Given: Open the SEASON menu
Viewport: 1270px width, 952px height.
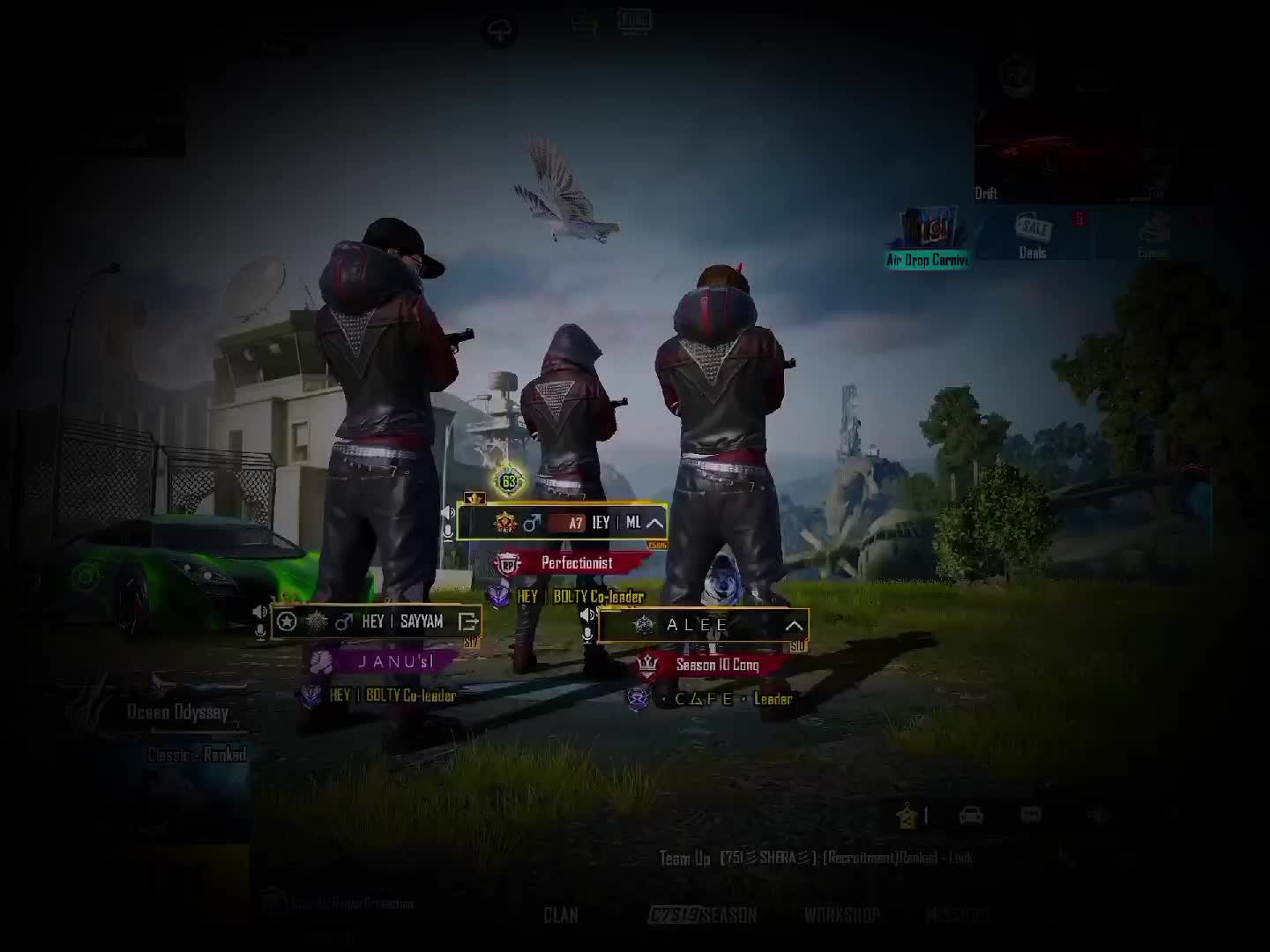Looking at the screenshot, I should [703, 915].
